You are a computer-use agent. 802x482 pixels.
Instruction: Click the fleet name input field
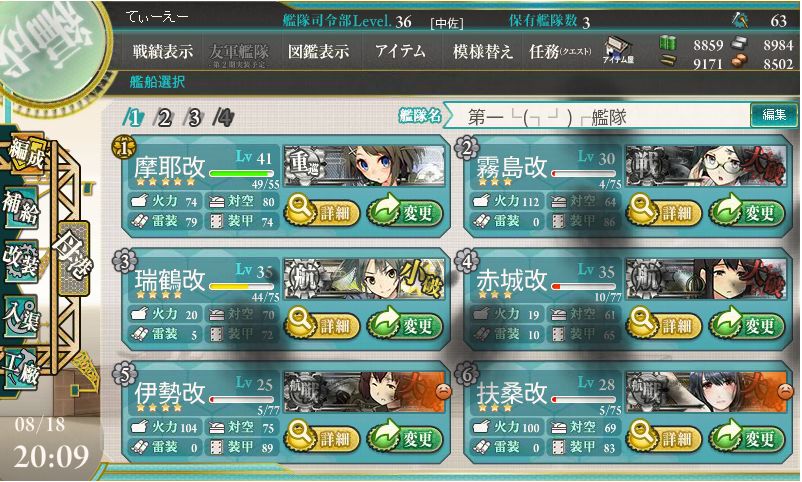[x=600, y=116]
